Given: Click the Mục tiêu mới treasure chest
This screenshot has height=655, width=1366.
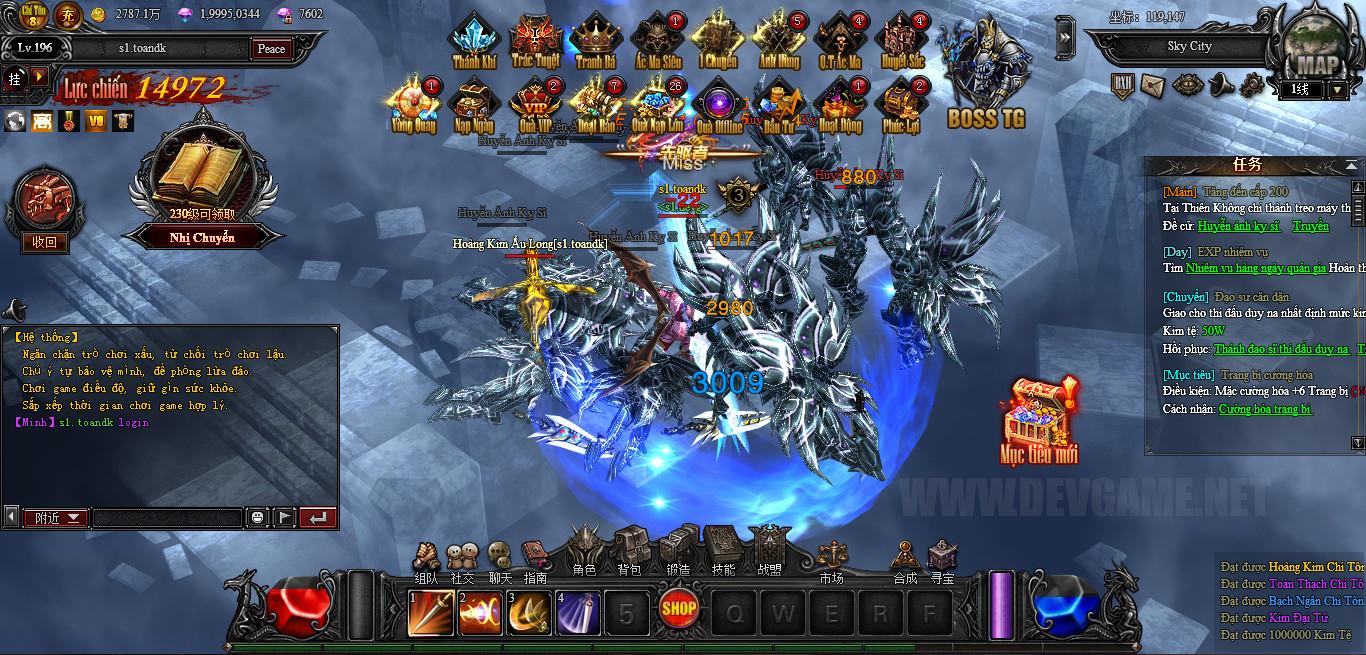Looking at the screenshot, I should pos(1039,420).
